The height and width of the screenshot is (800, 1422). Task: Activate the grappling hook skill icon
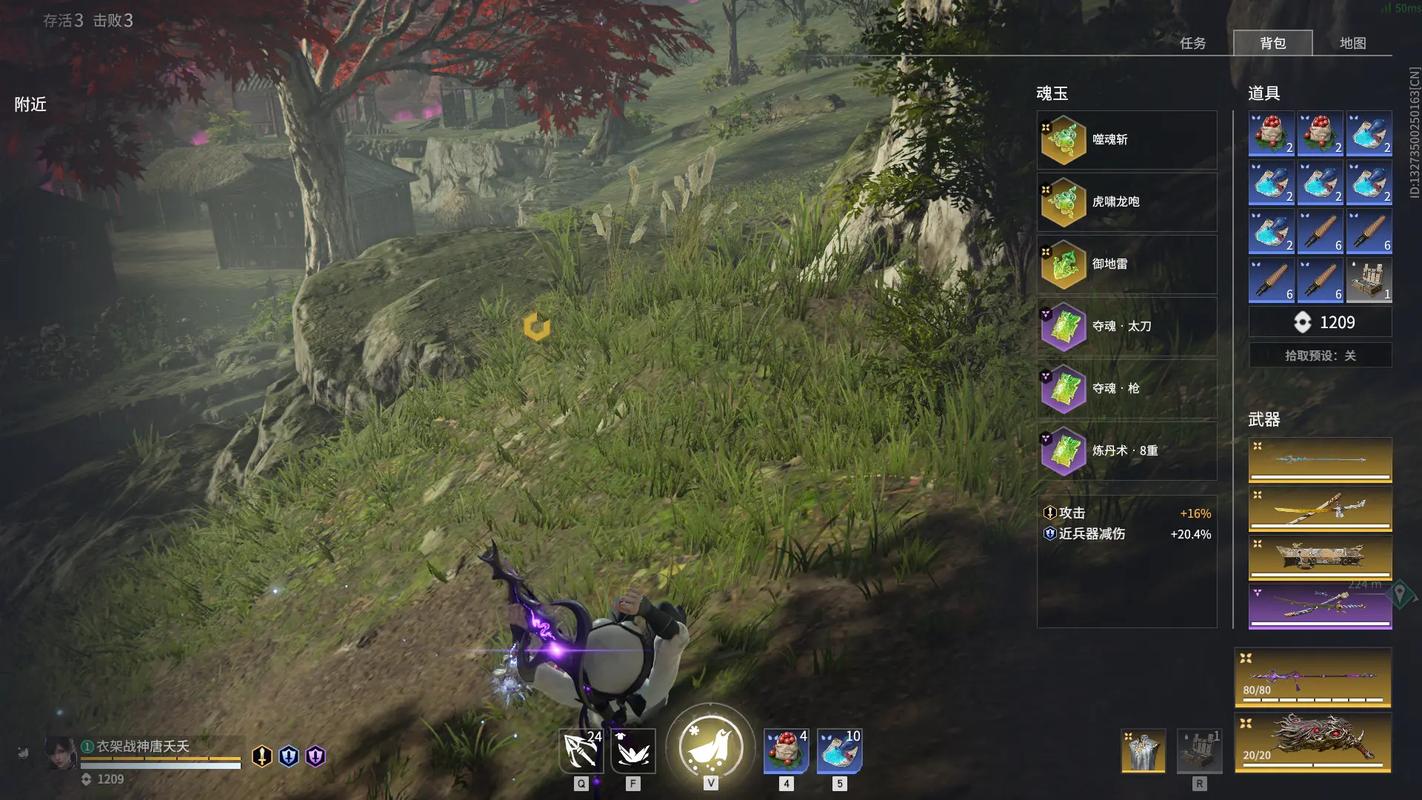coord(581,751)
